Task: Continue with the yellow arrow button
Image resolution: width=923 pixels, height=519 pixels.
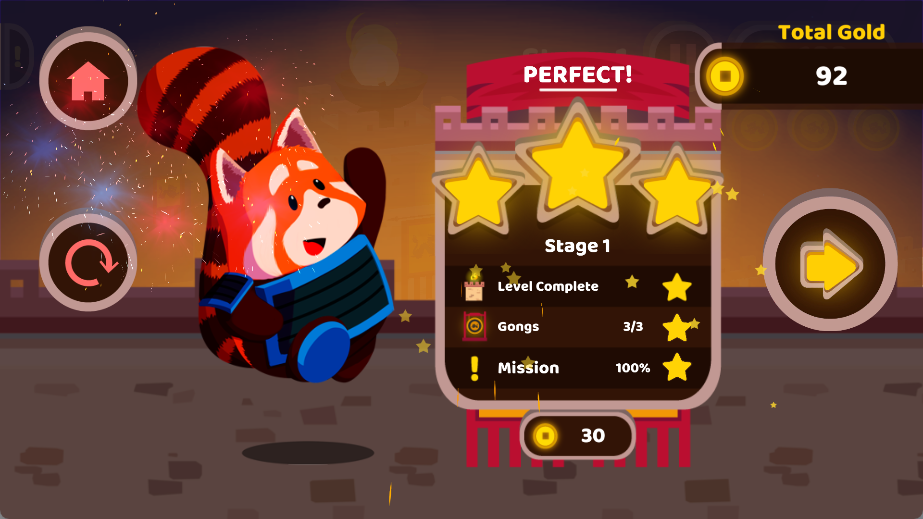Action: pos(830,265)
